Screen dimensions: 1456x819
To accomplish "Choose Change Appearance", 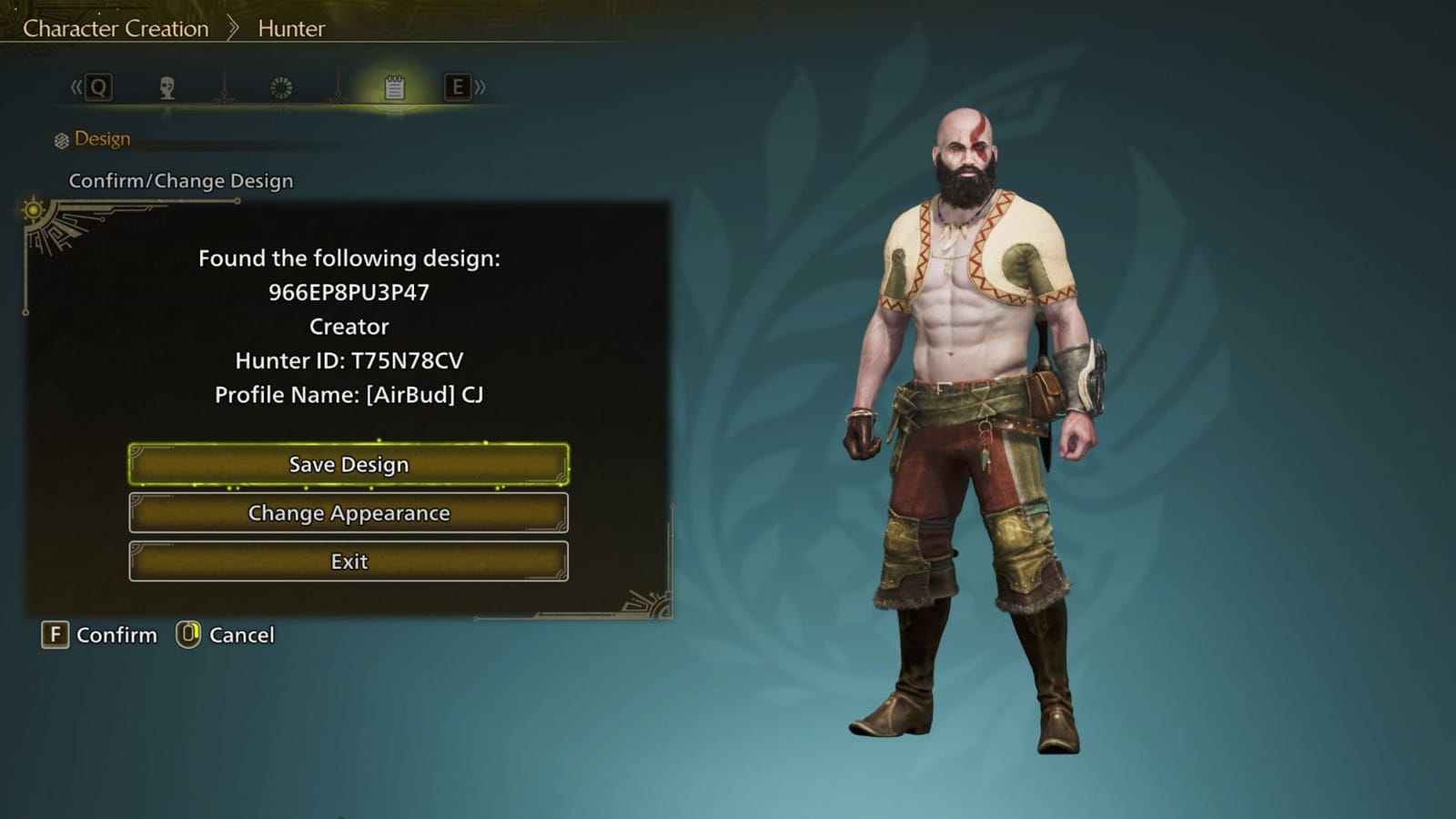I will click(349, 513).
